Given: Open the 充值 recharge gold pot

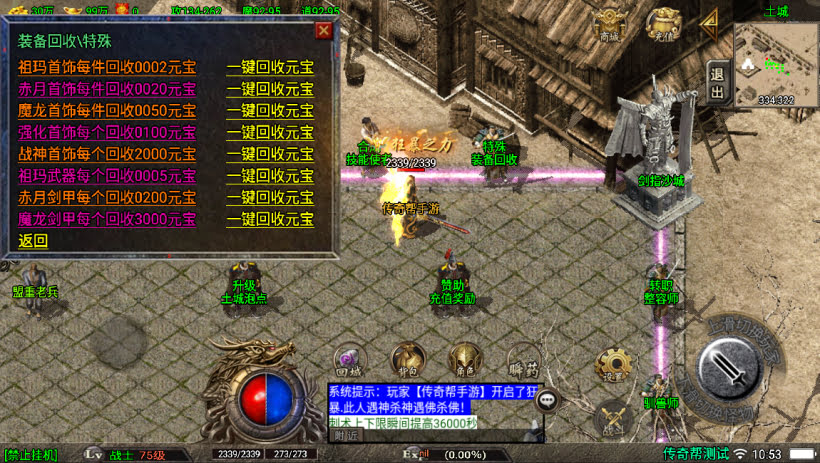Looking at the screenshot, I should (662, 24).
